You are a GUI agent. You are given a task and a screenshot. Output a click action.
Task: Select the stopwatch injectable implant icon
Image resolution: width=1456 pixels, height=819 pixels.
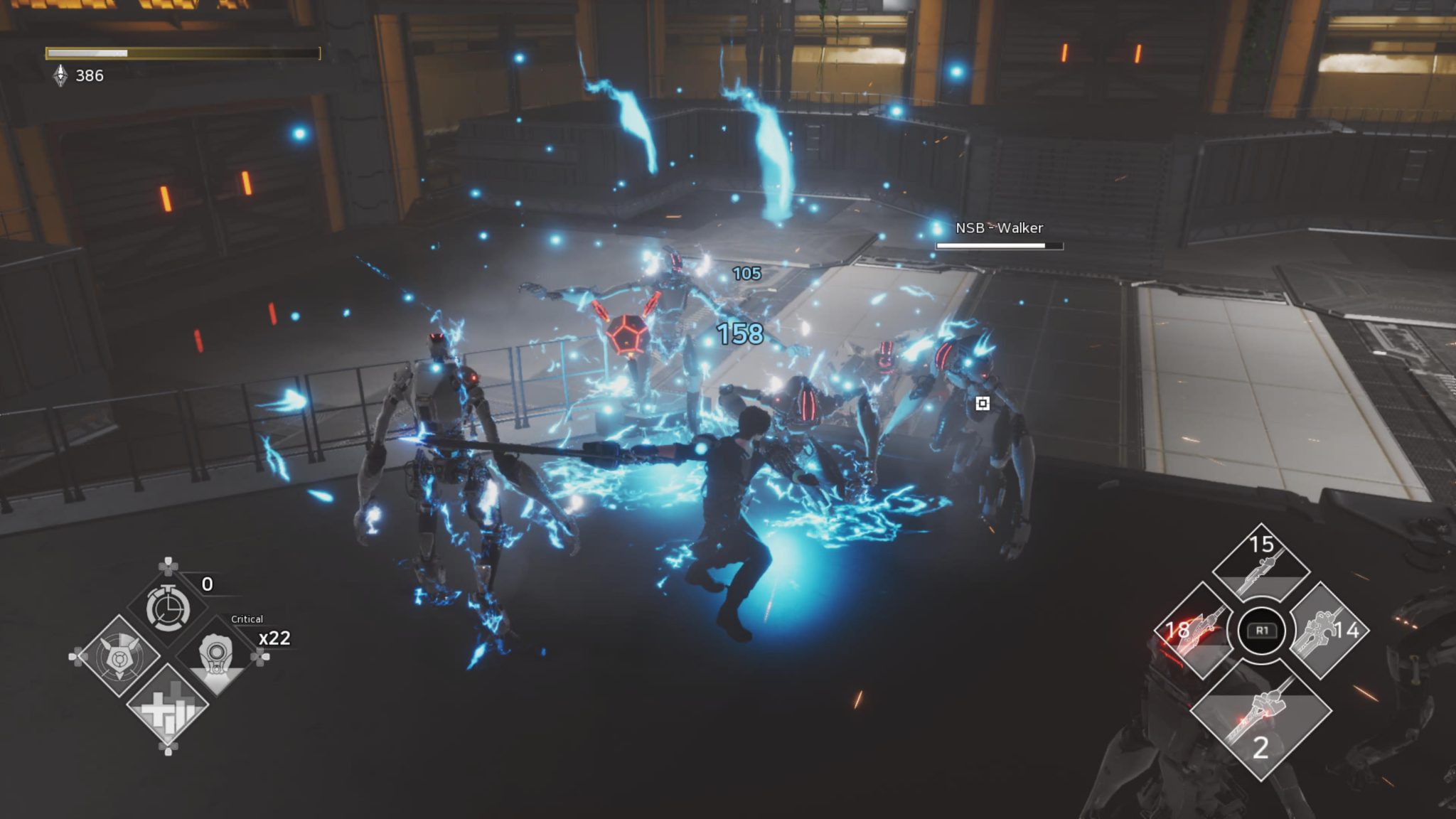168,609
